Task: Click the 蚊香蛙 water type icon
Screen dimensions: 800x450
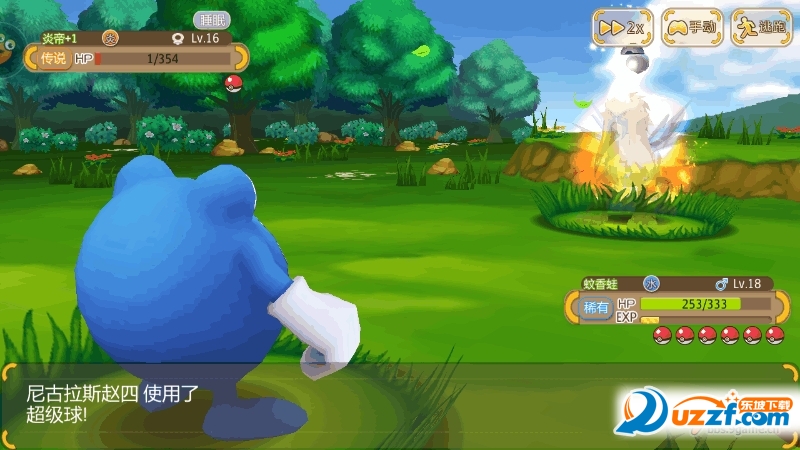Action: 652,283
